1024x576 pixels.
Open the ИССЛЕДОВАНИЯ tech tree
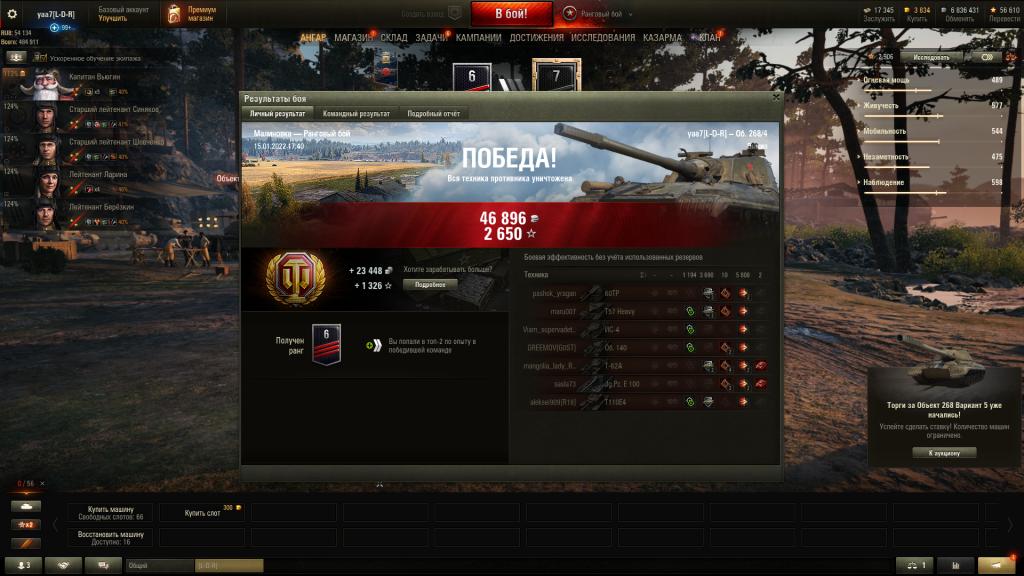pyautogui.click(x=603, y=38)
